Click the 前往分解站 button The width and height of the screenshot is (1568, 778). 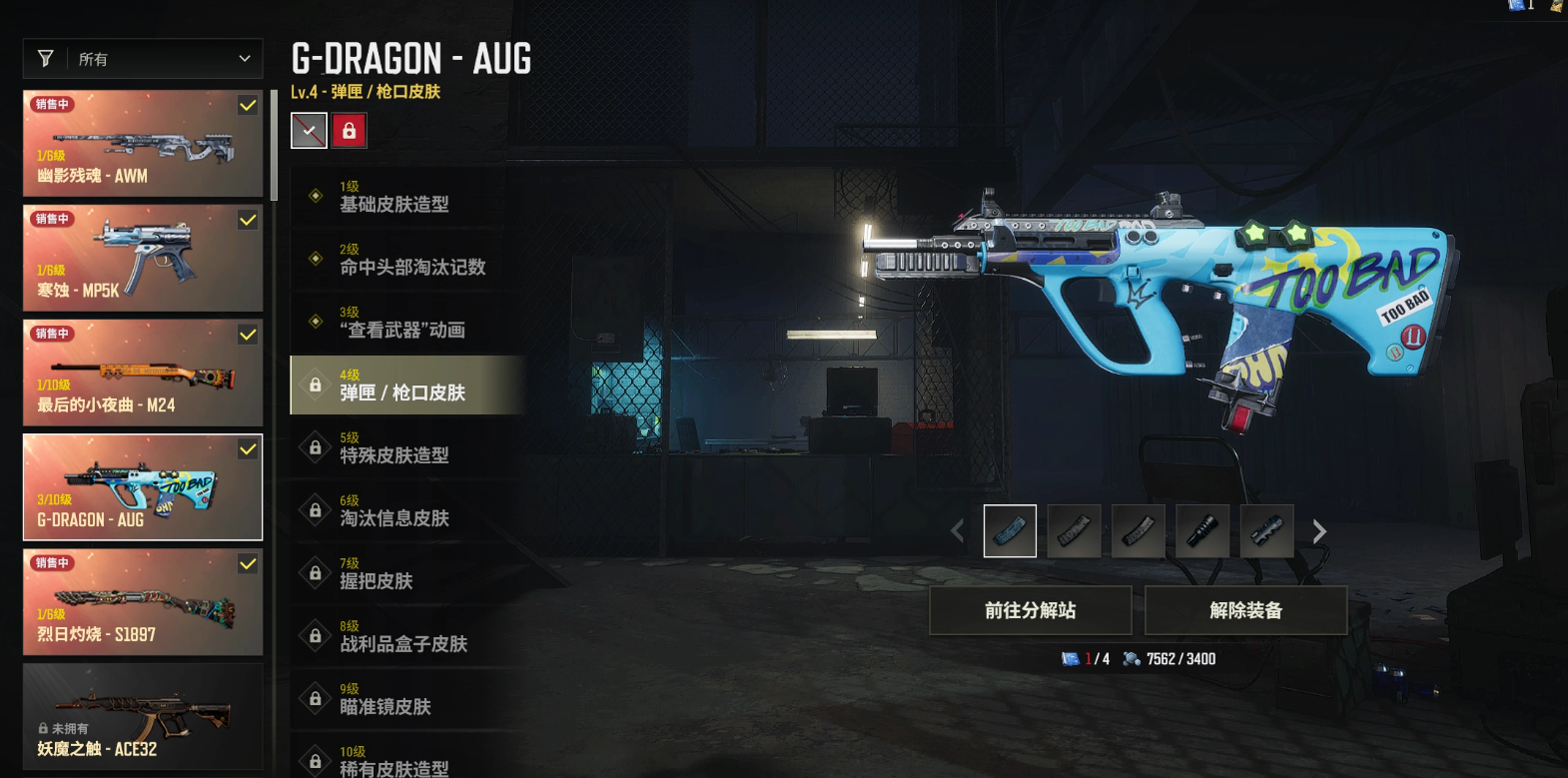(x=1030, y=610)
